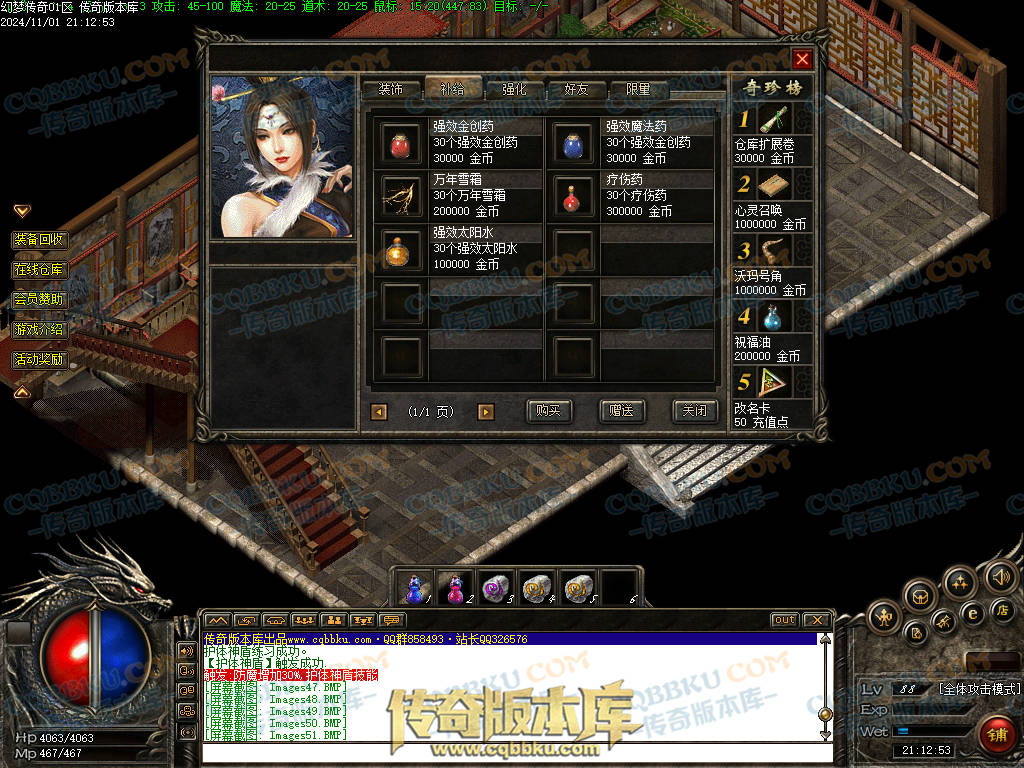This screenshot has height=768, width=1024.
Task: Select 仓库扩展卷 in the featured list
Action: (x=771, y=122)
